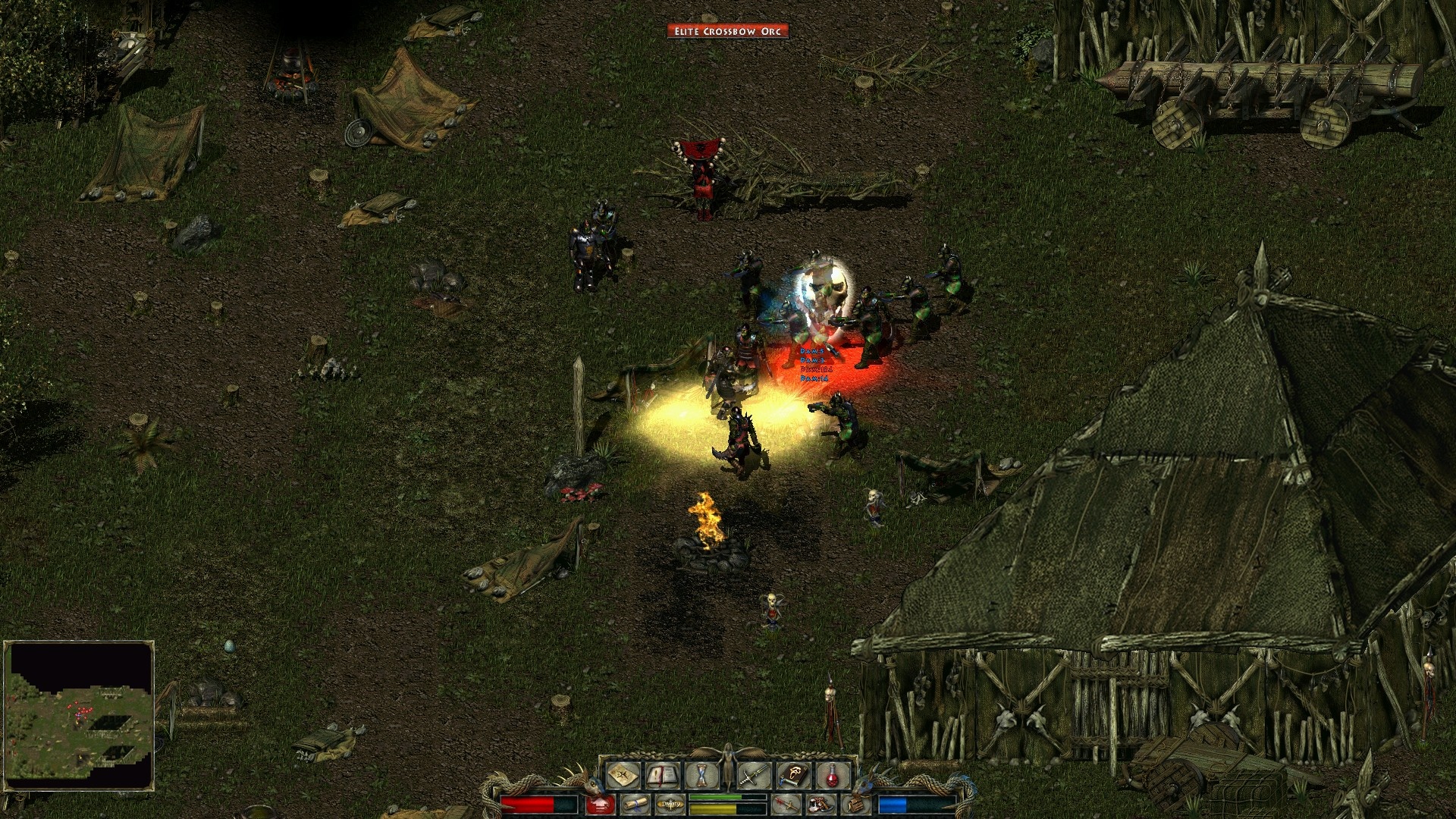Select the sword weapon icon
The height and width of the screenshot is (819, 1456).
(753, 776)
